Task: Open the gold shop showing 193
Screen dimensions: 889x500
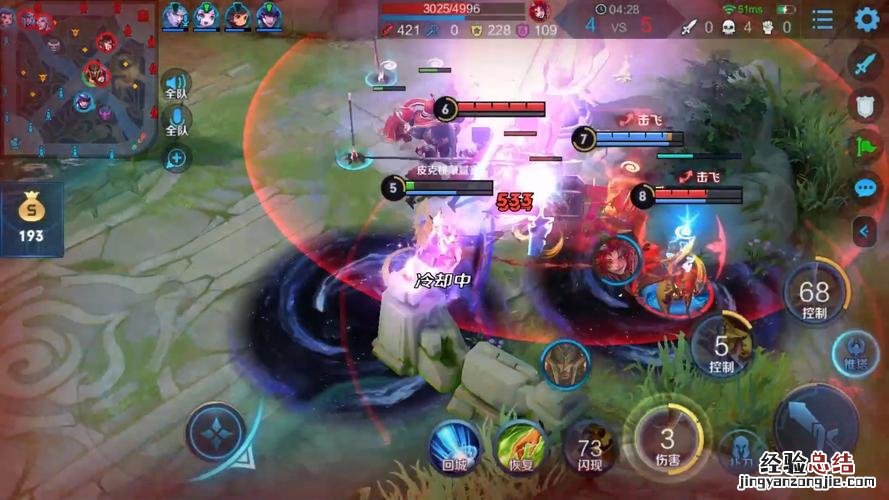Action: point(31,218)
